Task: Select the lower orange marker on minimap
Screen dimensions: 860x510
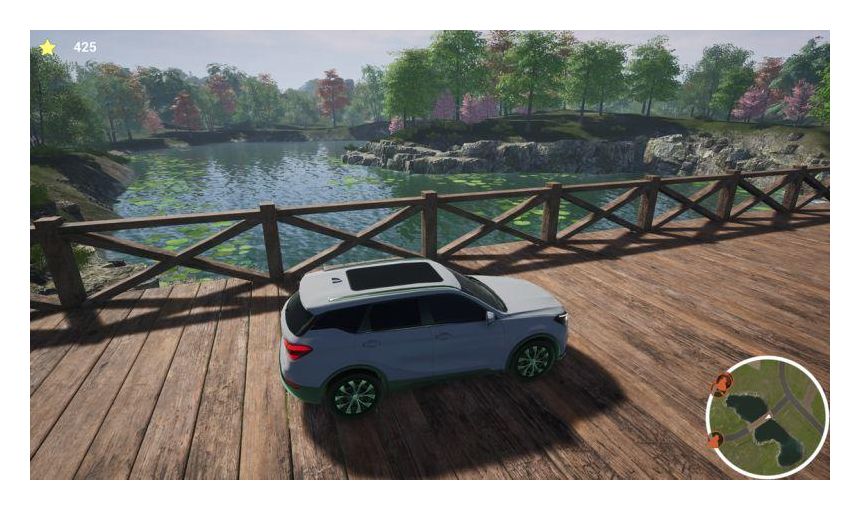Action: coord(715,439)
